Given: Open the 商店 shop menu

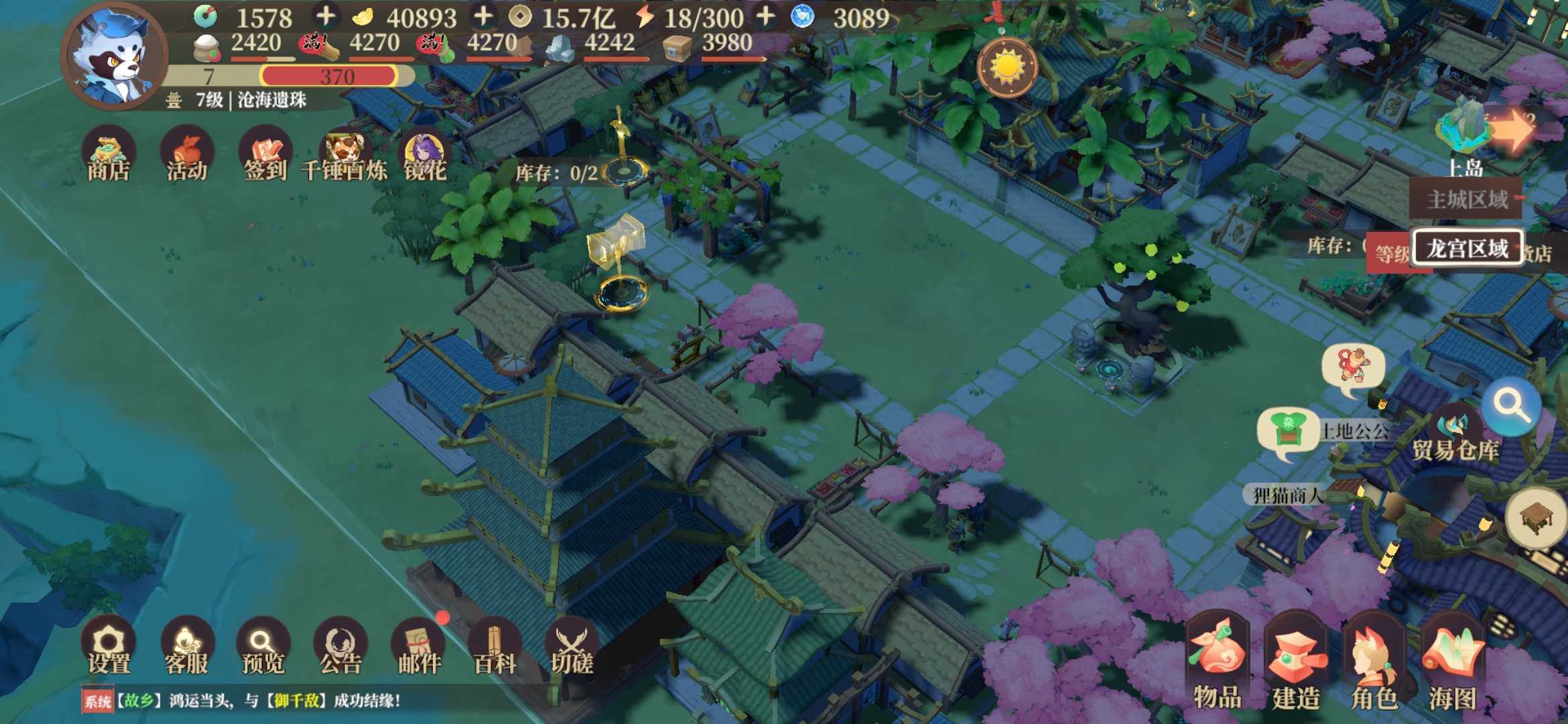Looking at the screenshot, I should point(108,155).
